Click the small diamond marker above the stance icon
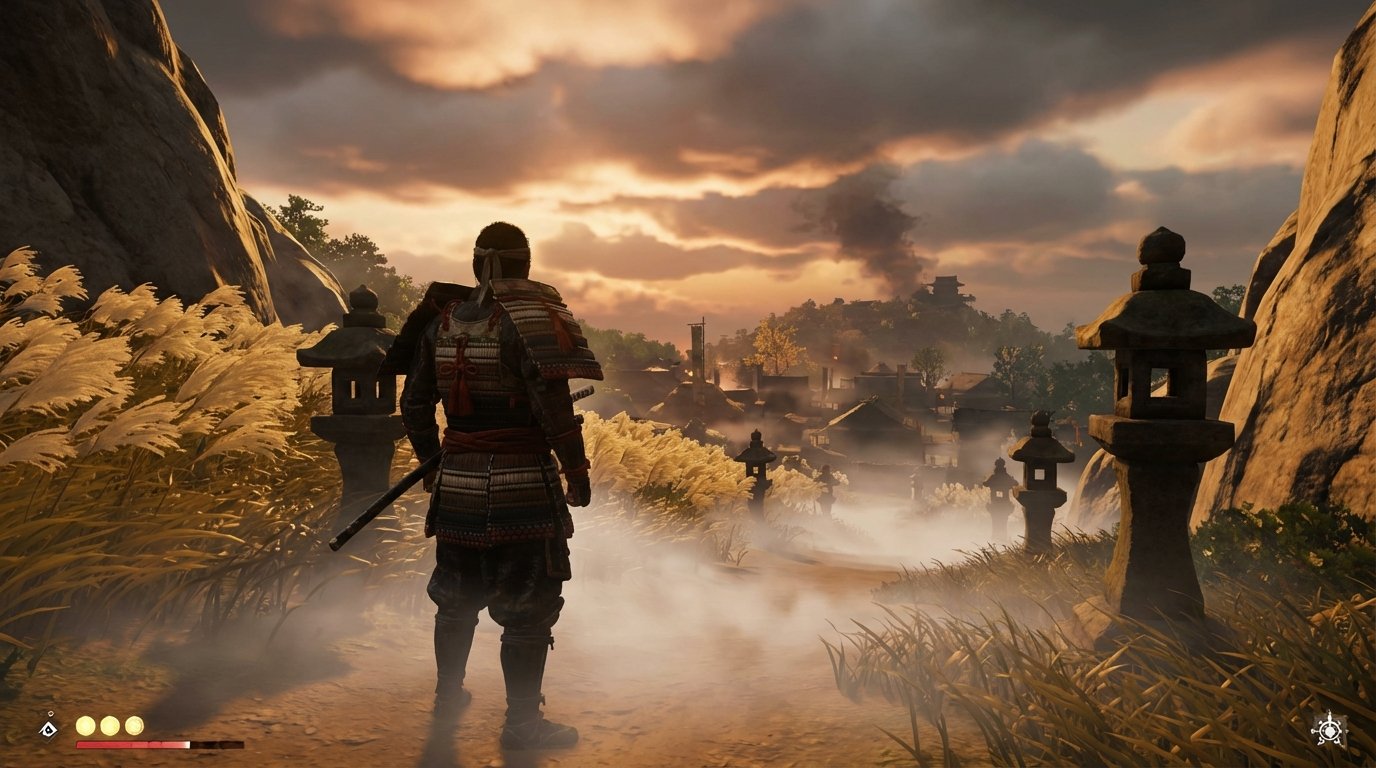This screenshot has width=1376, height=768. tap(49, 712)
